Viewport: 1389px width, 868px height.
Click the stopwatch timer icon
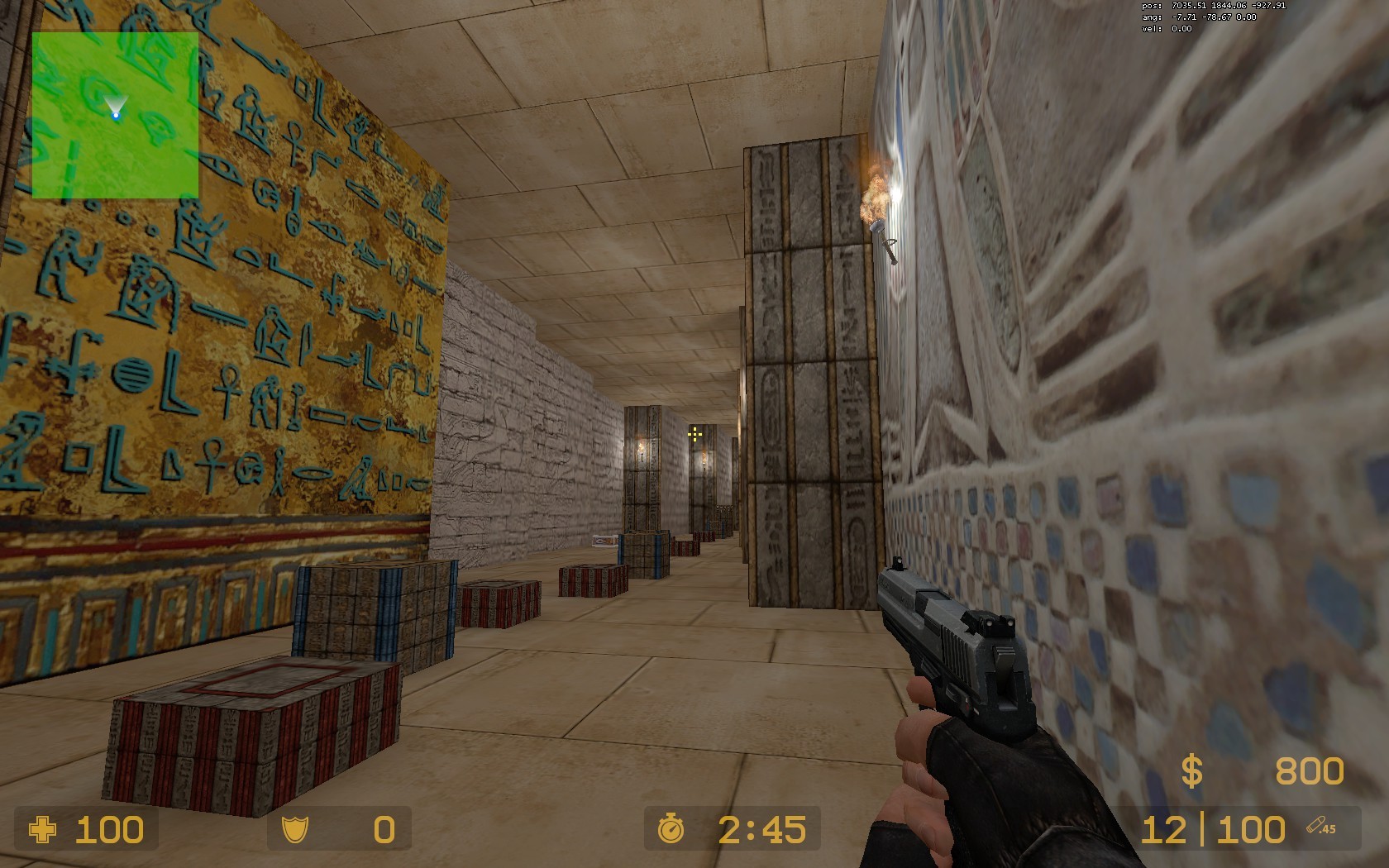(x=671, y=829)
